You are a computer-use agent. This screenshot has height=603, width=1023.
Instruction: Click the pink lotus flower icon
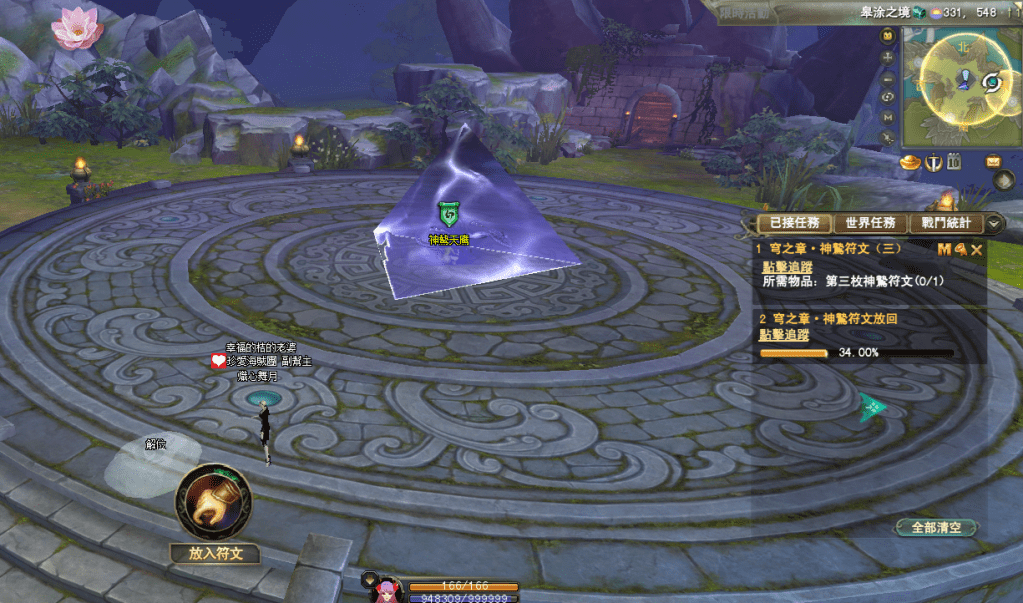coord(77,27)
